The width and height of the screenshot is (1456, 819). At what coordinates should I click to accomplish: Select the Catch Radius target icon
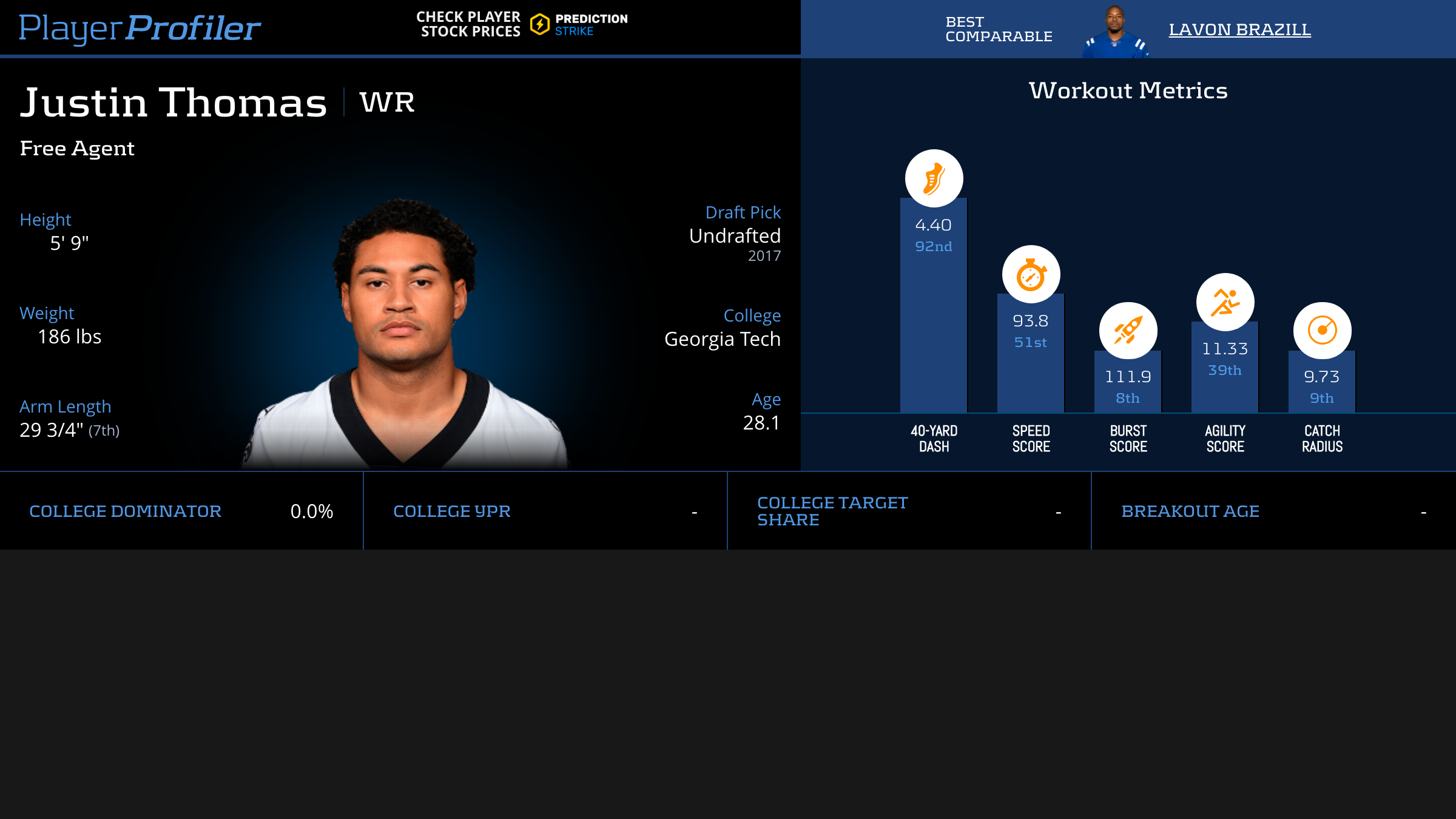1322,331
